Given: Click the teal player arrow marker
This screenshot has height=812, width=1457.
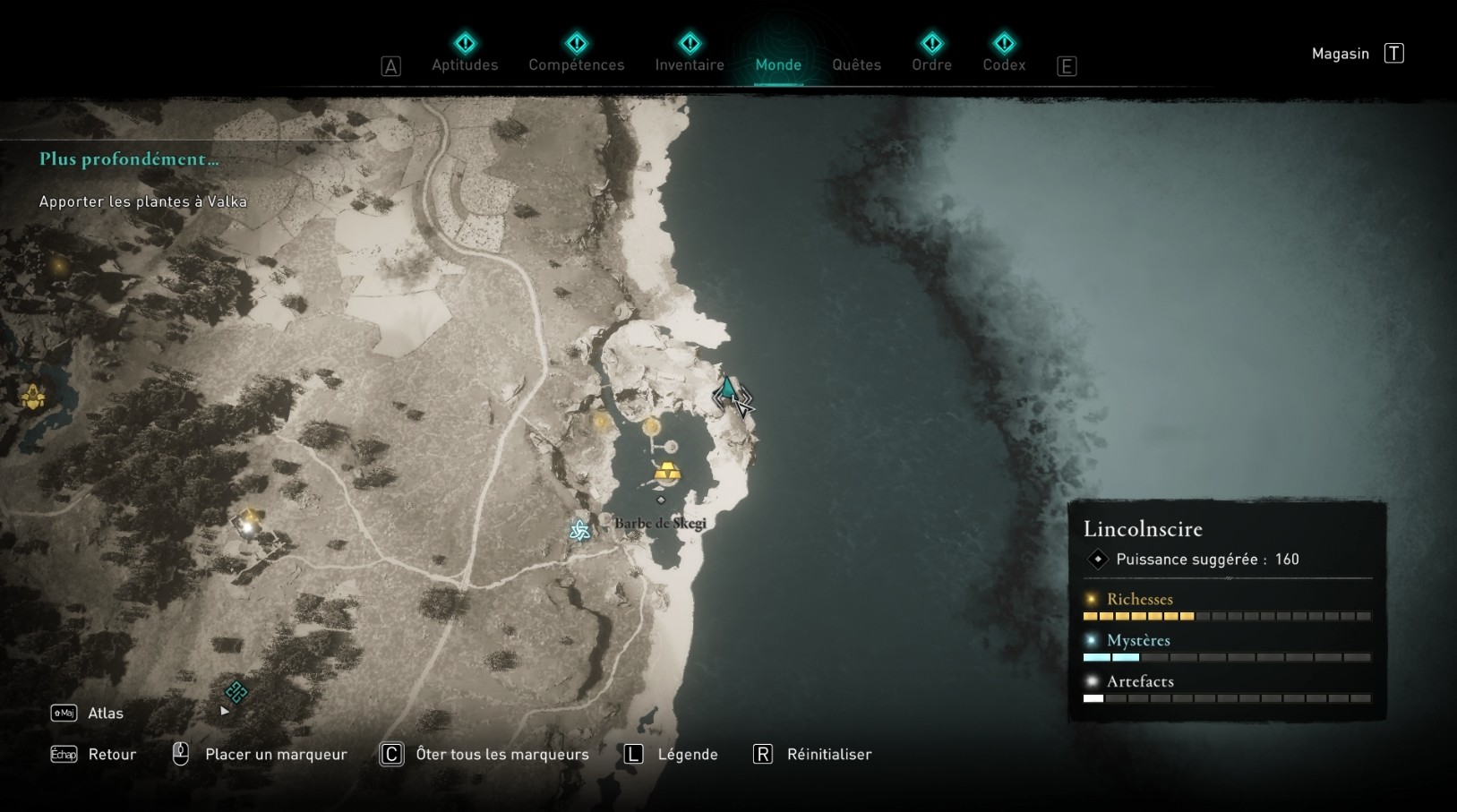Looking at the screenshot, I should point(728,389).
